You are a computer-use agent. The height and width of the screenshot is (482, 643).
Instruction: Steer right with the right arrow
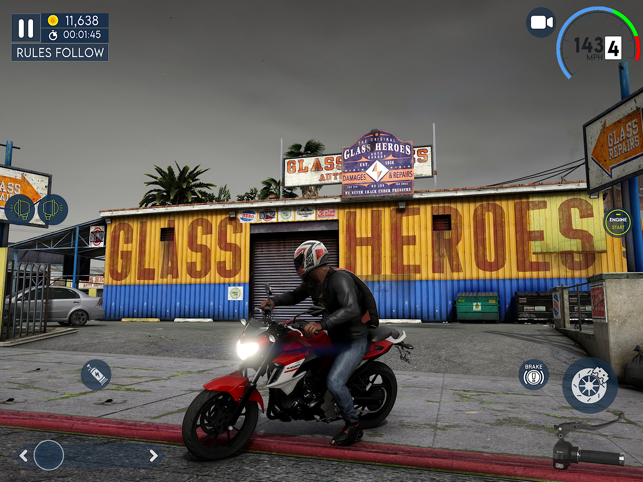tap(153, 456)
